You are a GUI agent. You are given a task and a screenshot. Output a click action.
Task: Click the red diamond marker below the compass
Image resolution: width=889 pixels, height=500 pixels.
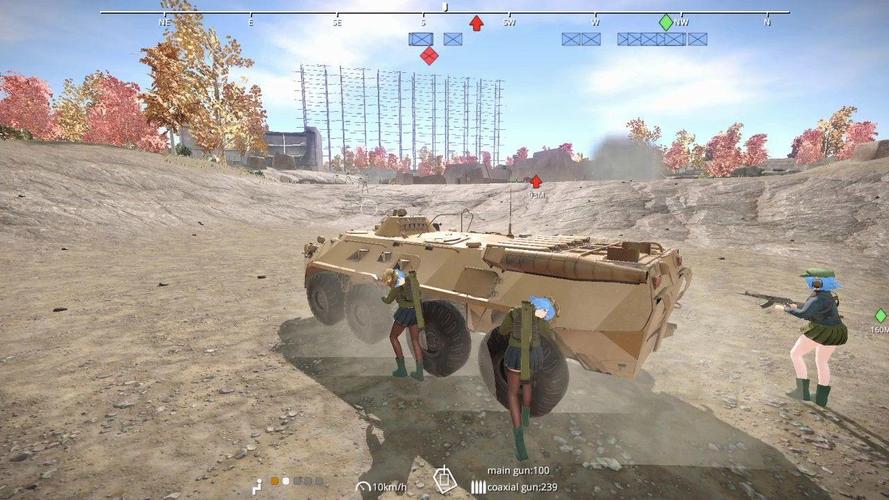point(429,55)
